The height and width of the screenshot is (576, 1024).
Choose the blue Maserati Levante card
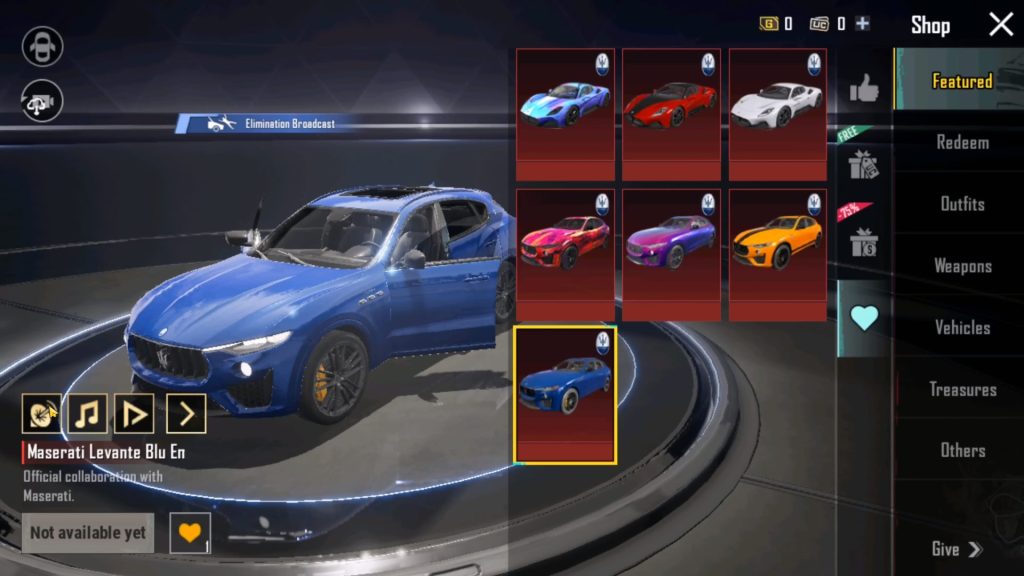click(565, 394)
